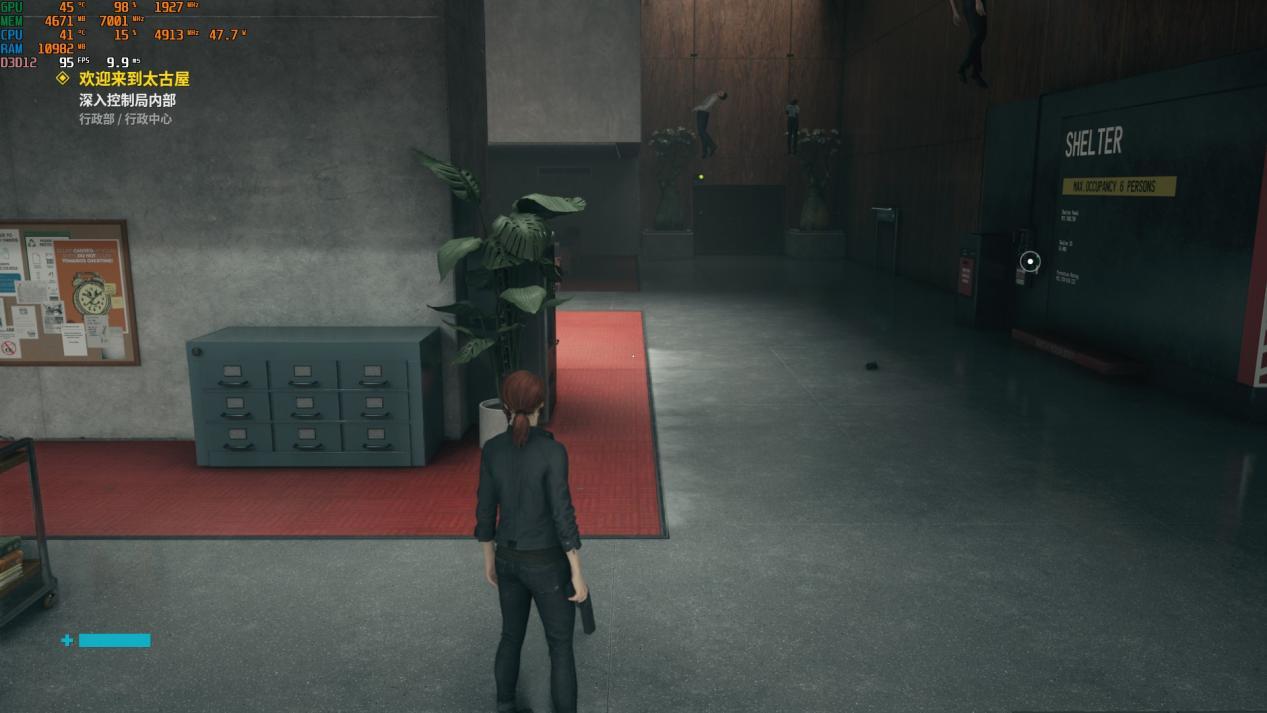Select the 深入控制局内部 objective text
Screen dimensions: 1267x713
(x=127, y=100)
